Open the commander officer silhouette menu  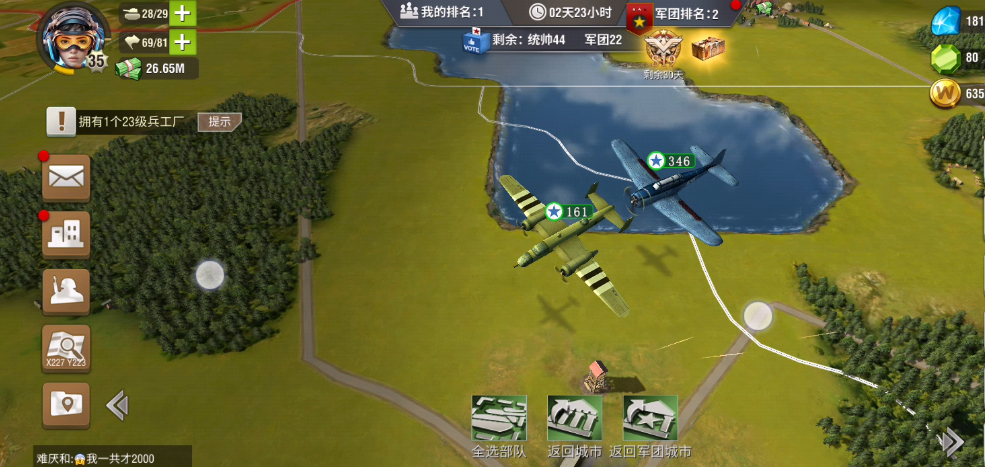(66, 291)
